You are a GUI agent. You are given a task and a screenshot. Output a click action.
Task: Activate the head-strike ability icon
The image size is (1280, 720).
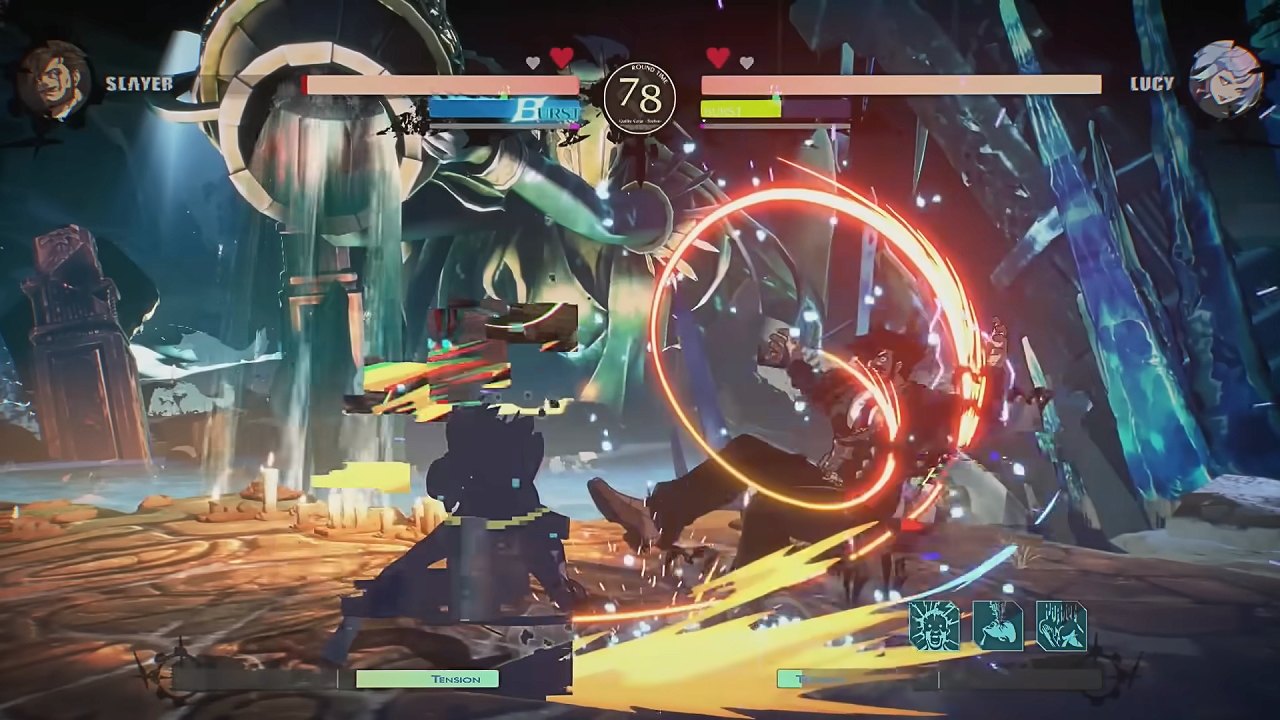pos(997,626)
